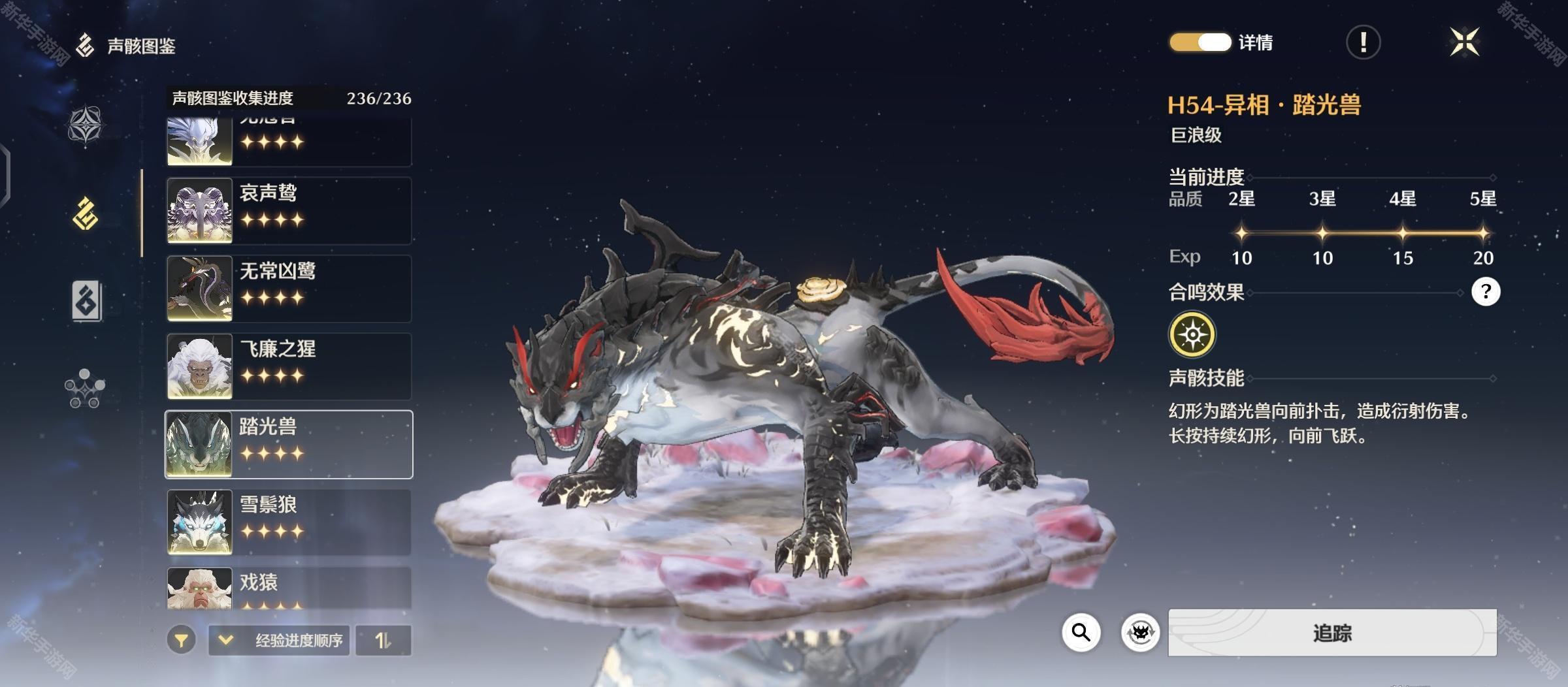Select the 戏猿 list entry
The height and width of the screenshot is (687, 1568).
click(x=289, y=588)
